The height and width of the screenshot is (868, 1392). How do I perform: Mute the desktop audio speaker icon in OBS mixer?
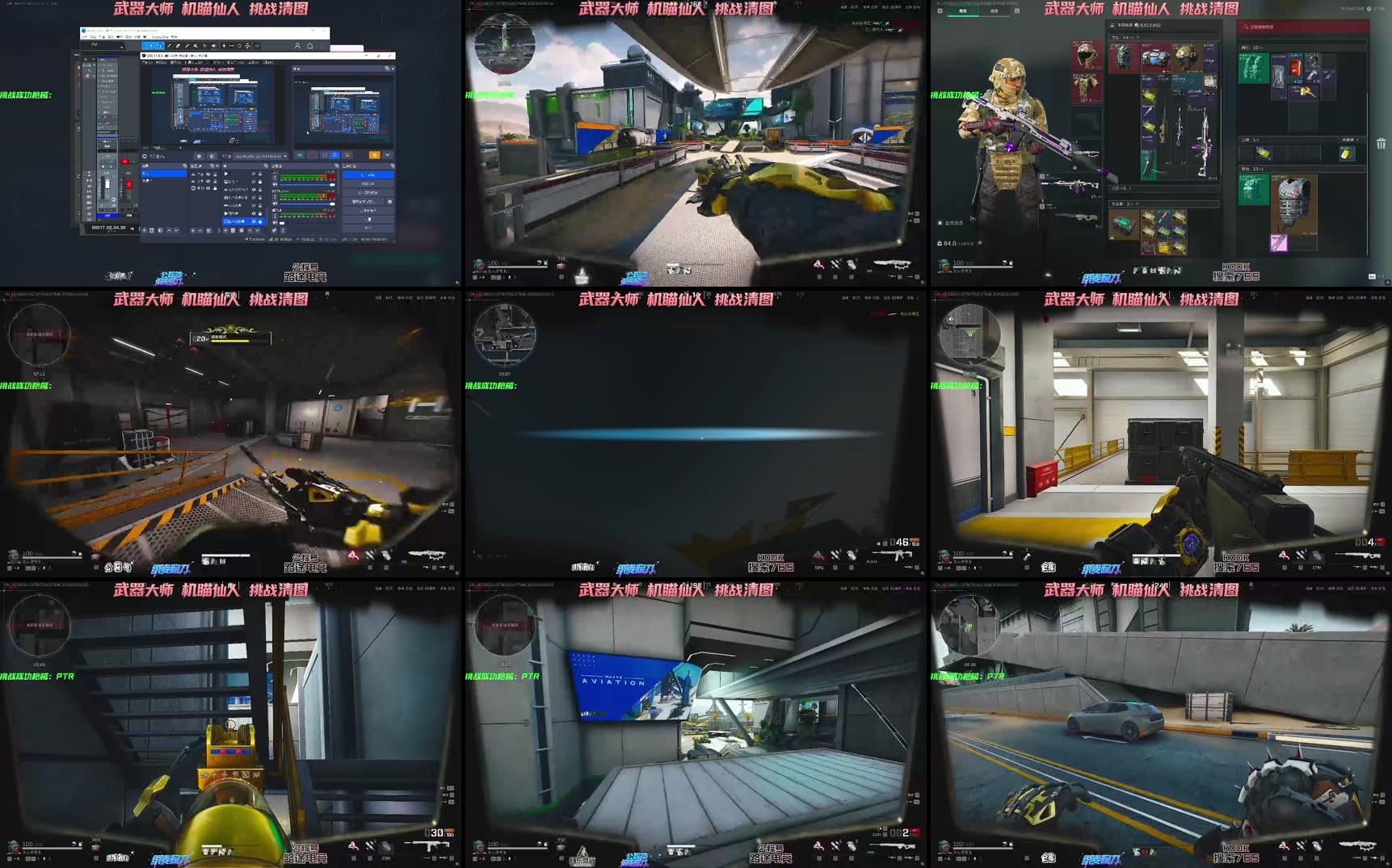coord(276,184)
